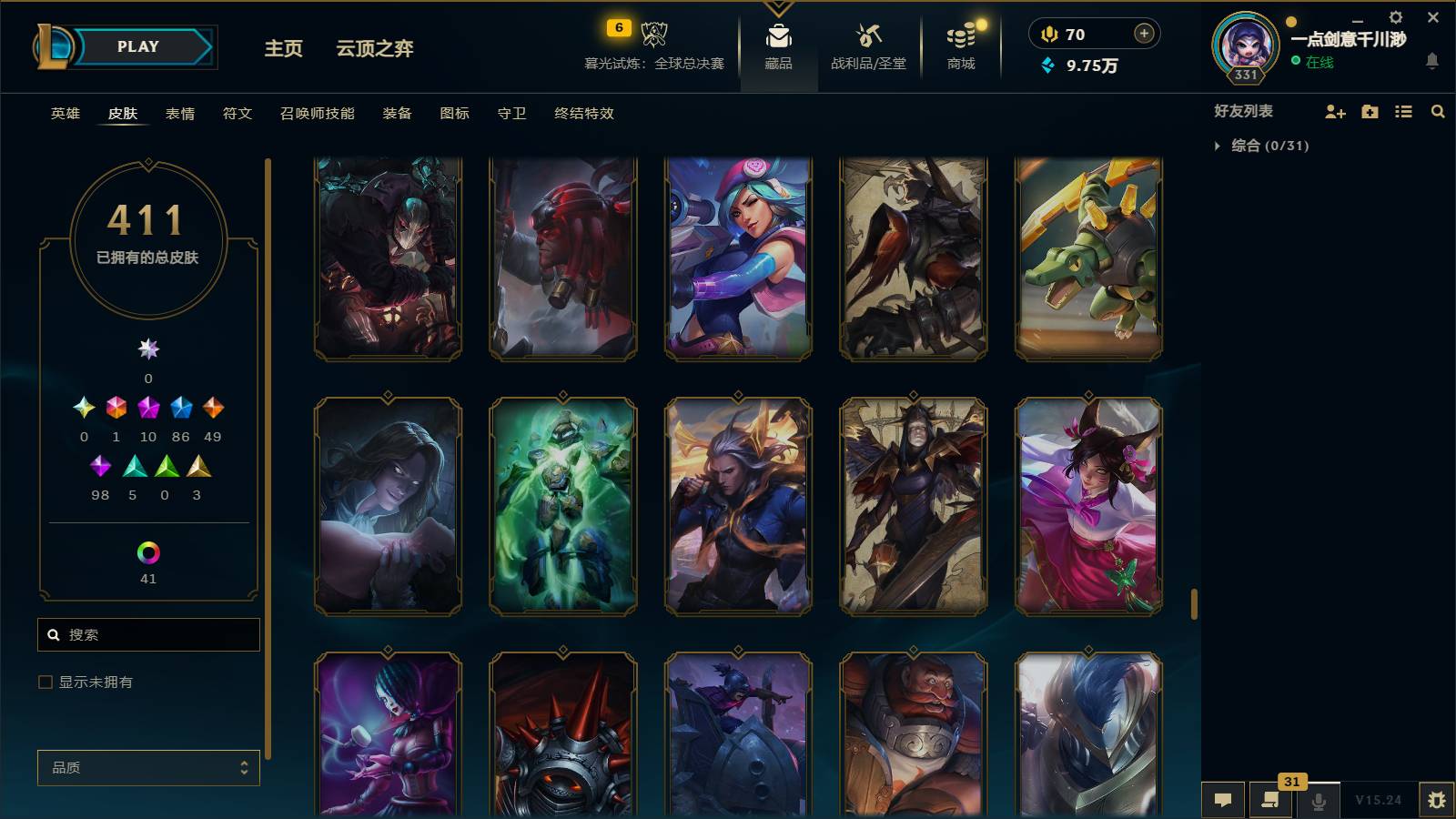
Task: Open the 藏品 collection briefcase icon
Action: 777,38
